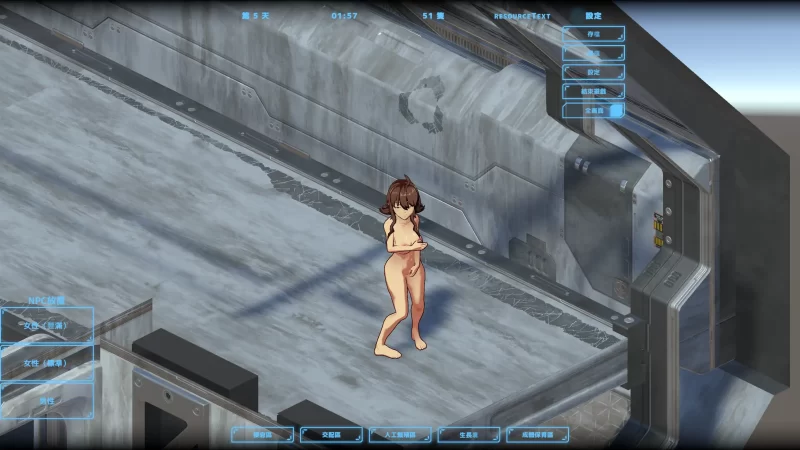The image size is (800, 450).
Task: Select the 人工製精區 button
Action: (x=400, y=435)
